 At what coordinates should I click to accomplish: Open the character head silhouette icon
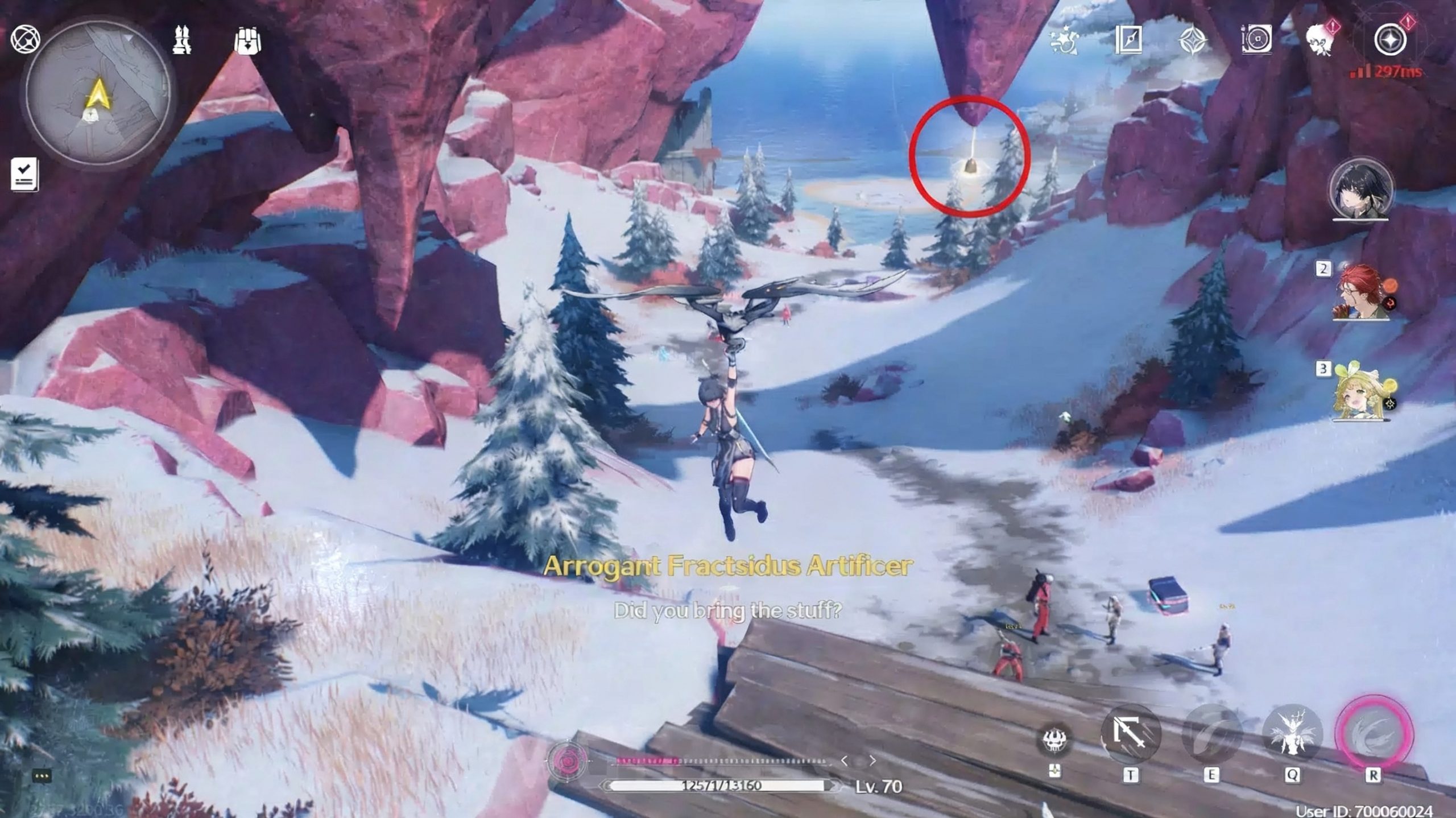pyautogui.click(x=1321, y=40)
